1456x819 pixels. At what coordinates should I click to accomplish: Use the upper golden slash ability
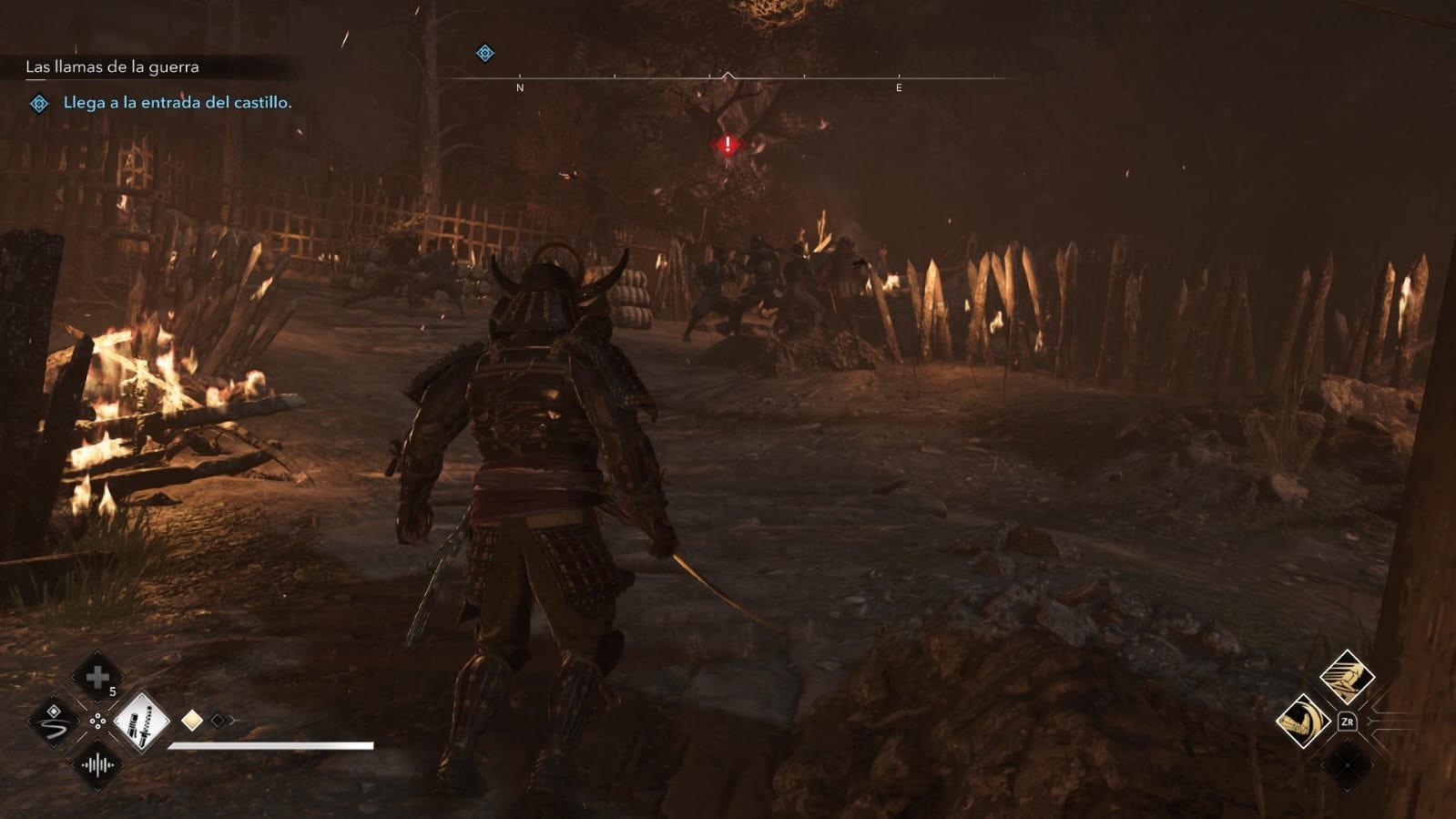coord(1347,677)
